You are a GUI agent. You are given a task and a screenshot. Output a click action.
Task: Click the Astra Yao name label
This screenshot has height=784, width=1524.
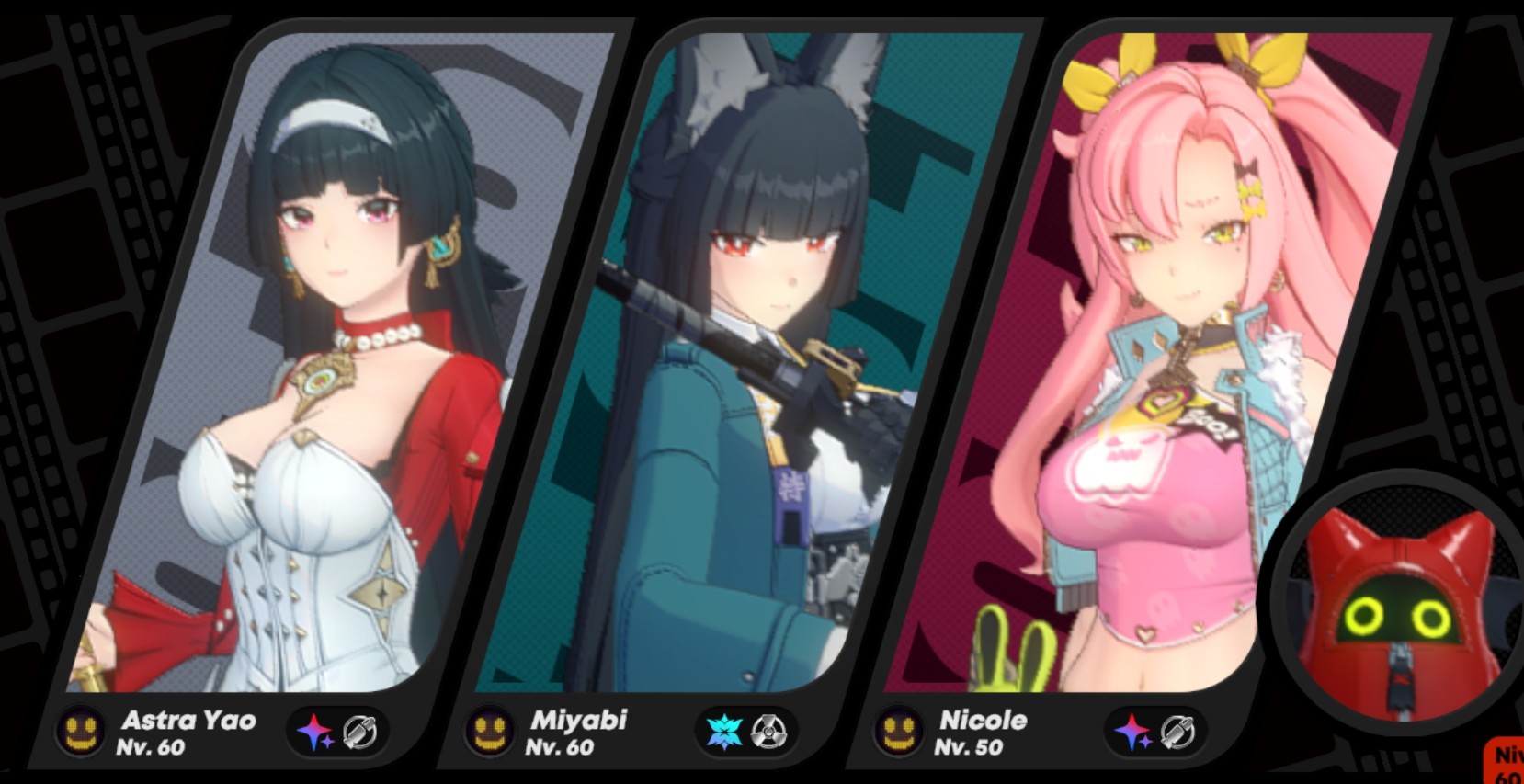click(x=187, y=722)
